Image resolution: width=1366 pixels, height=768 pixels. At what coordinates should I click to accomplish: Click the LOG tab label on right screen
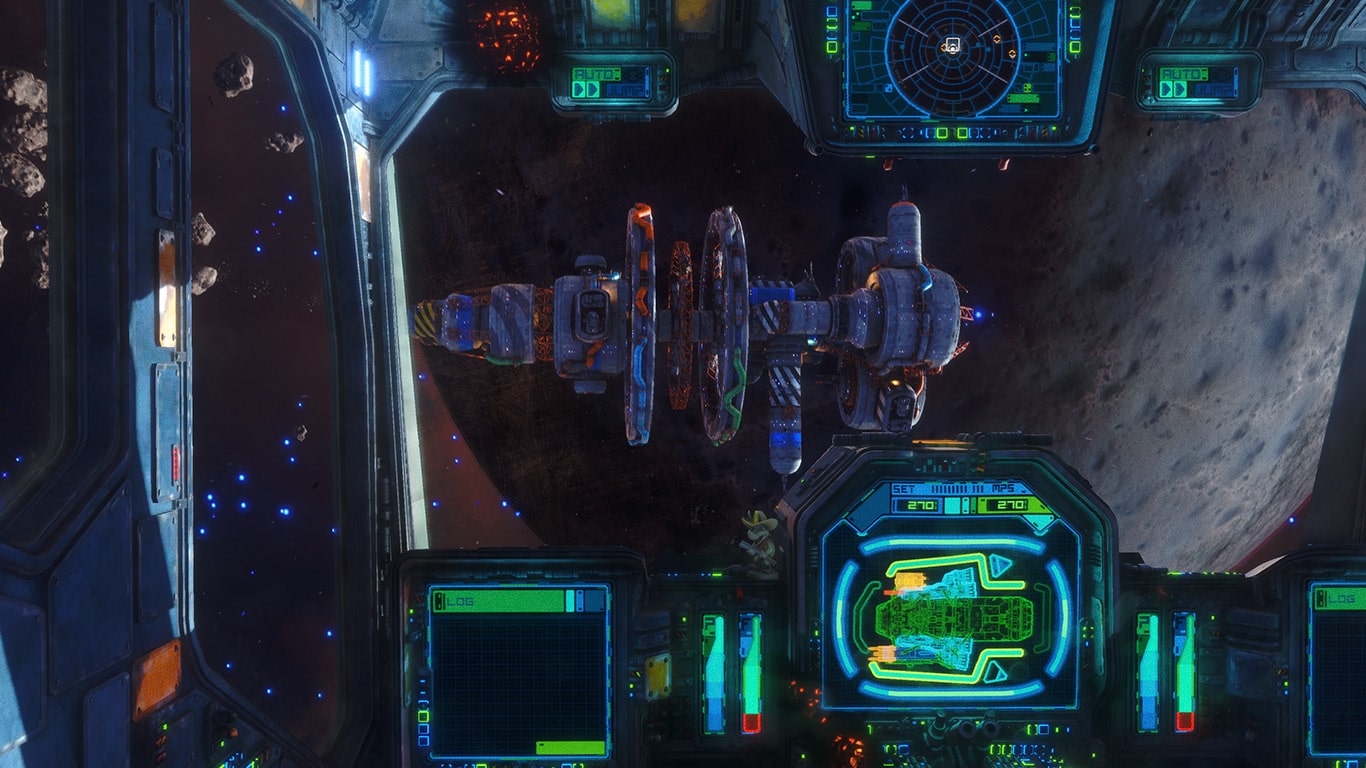click(1342, 599)
